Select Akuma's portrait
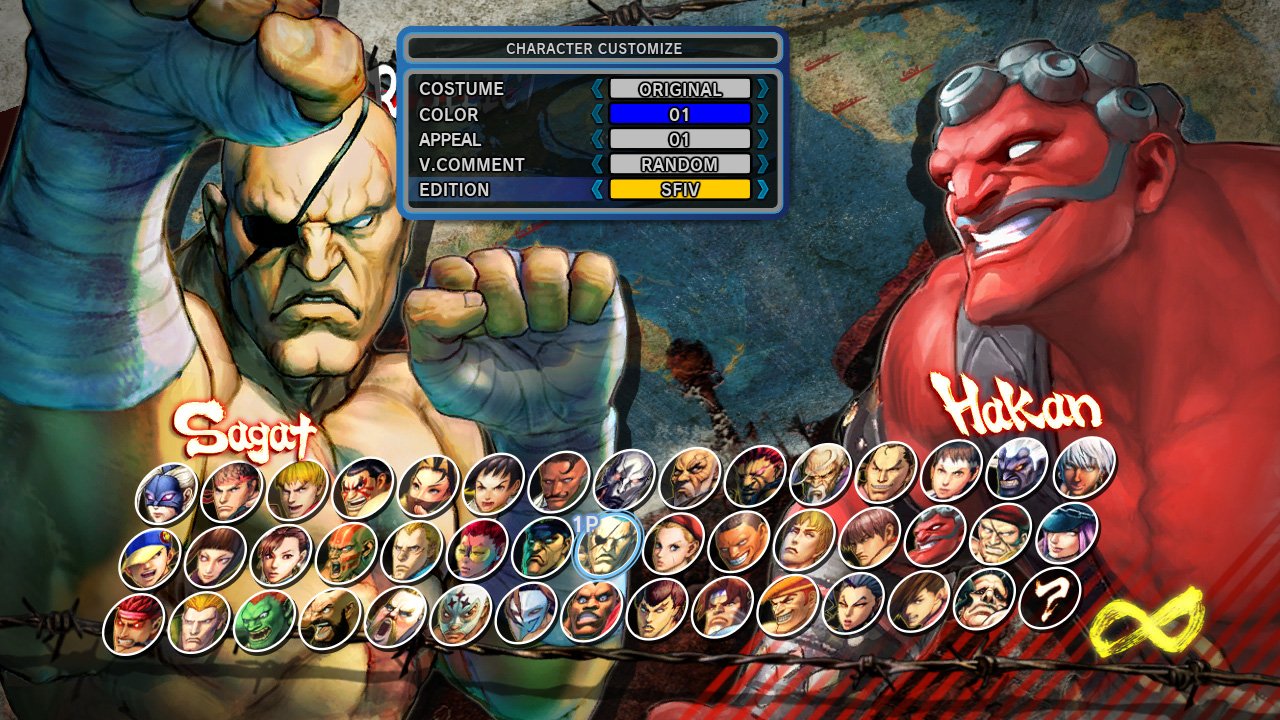This screenshot has height=720, width=1280. [x=756, y=476]
